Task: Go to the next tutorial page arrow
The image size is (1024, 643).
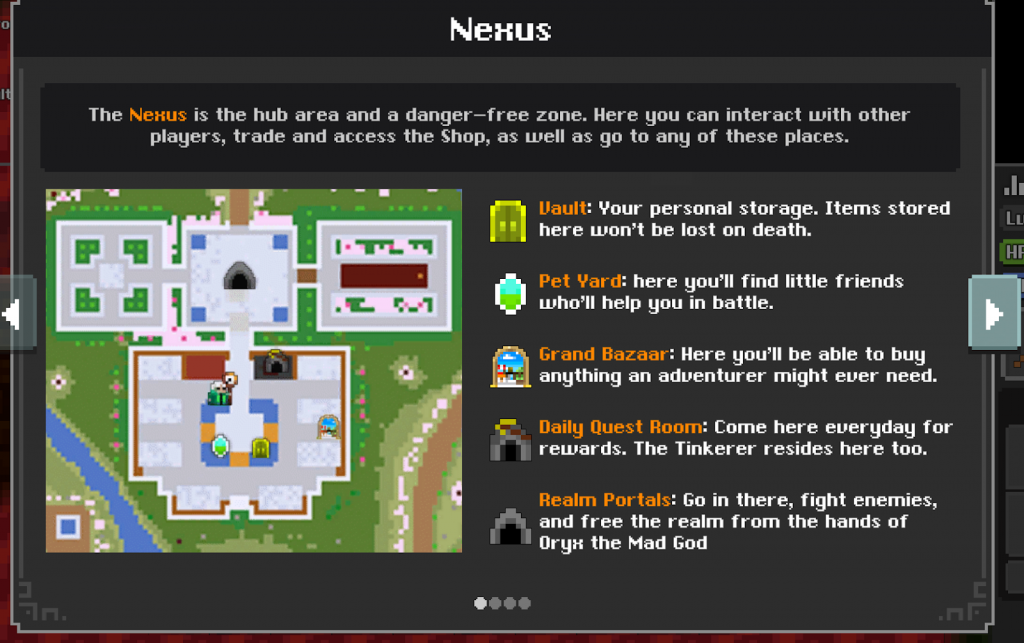Action: coord(993,314)
